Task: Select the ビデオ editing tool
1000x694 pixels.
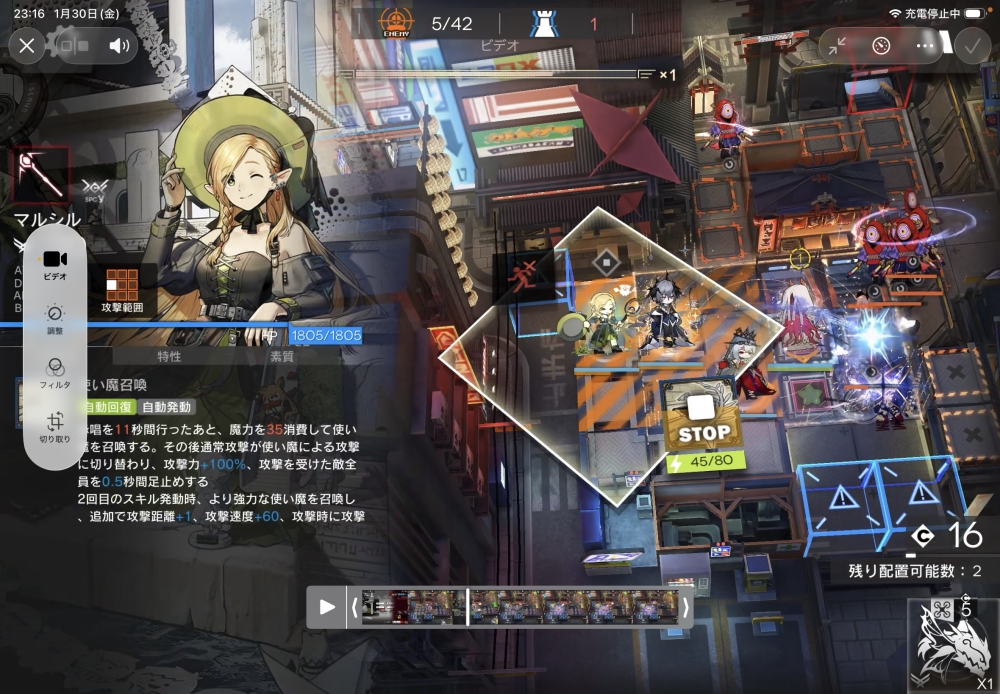Action: click(x=55, y=264)
